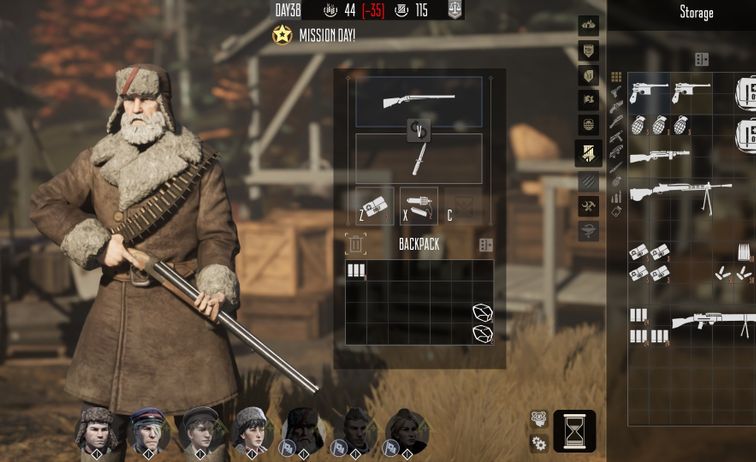The image size is (756, 462).
Task: Select the bandage in quick slot Z
Action: pos(375,205)
